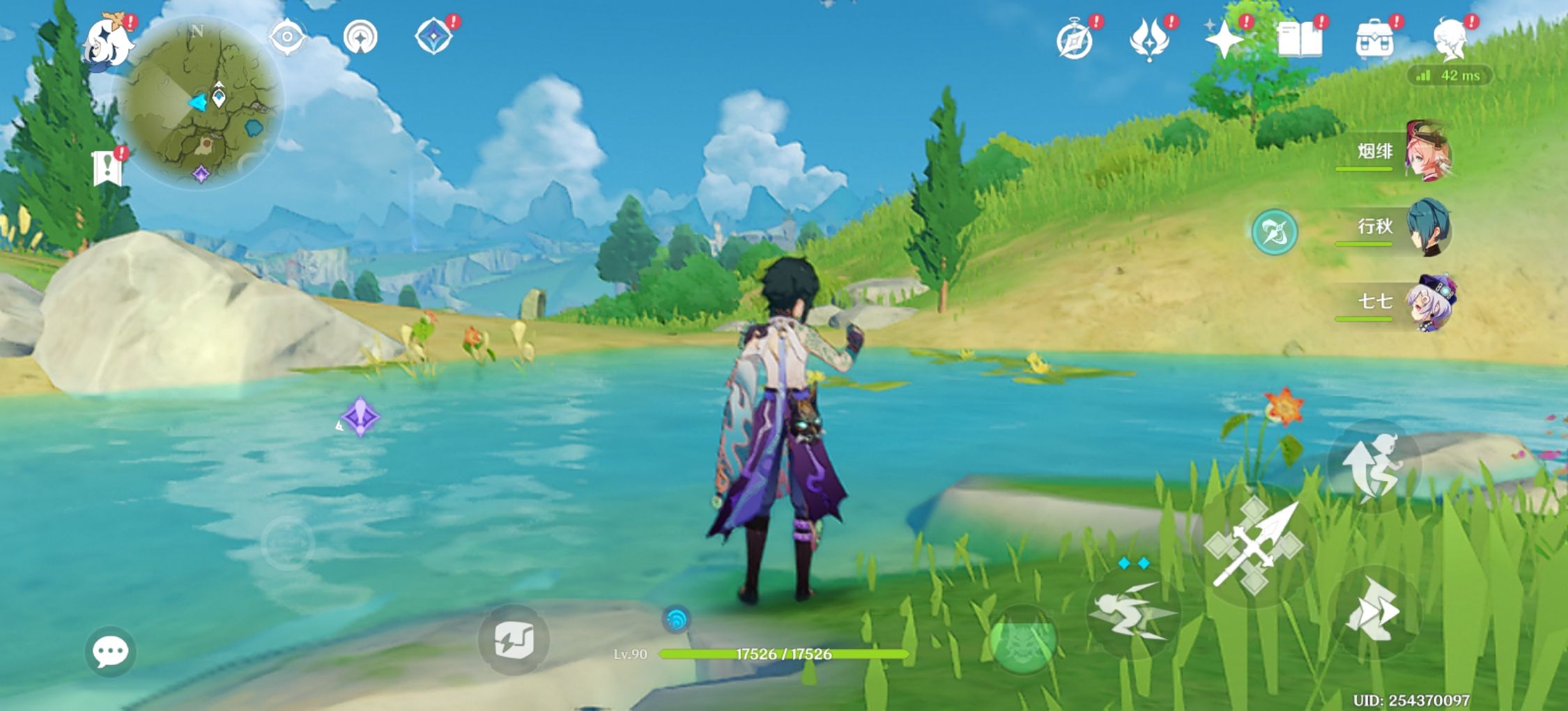Open the events compass icon
Image resolution: width=1568 pixels, height=711 pixels.
[1075, 40]
